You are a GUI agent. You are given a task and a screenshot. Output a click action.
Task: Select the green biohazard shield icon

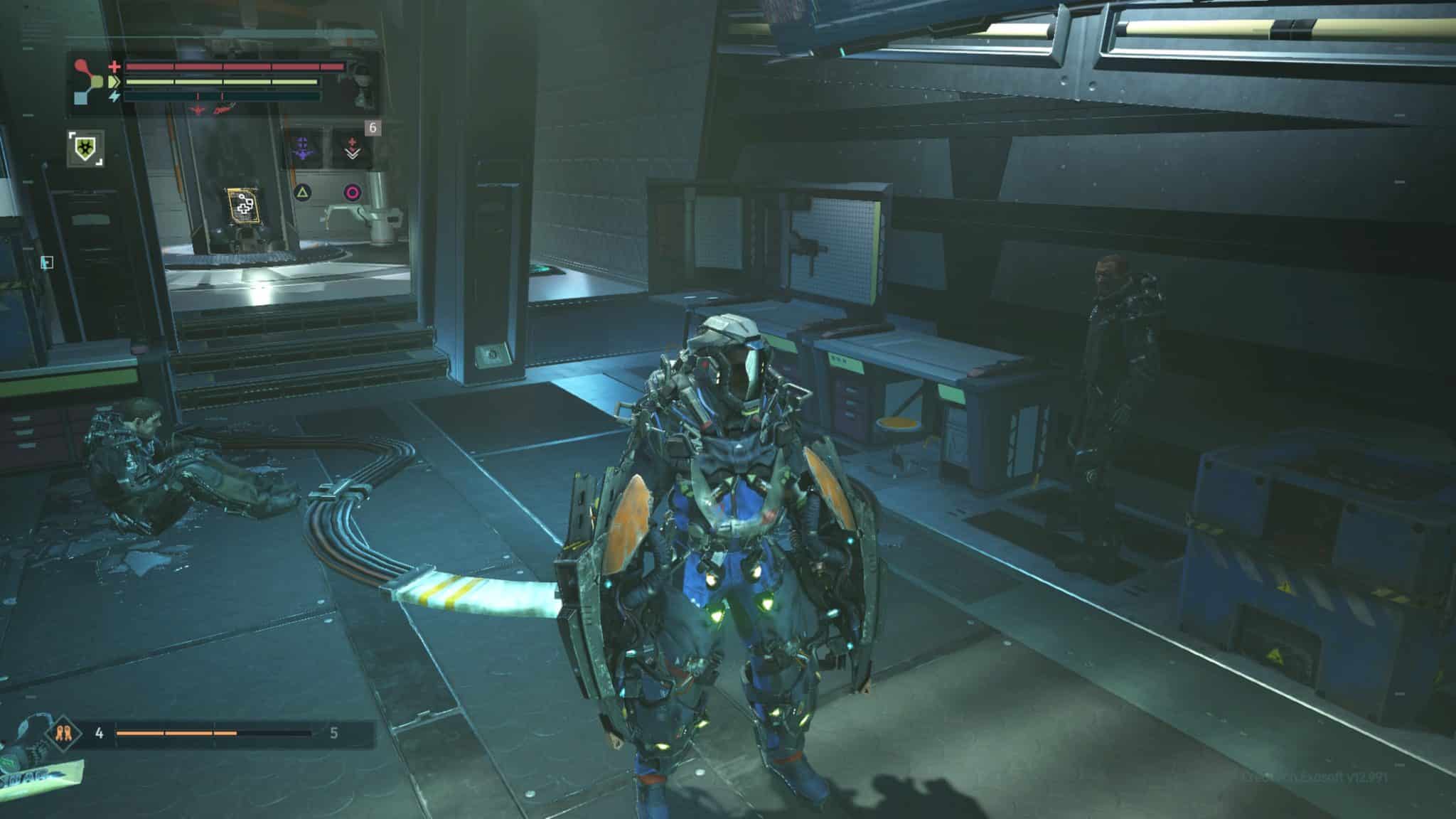(x=86, y=149)
